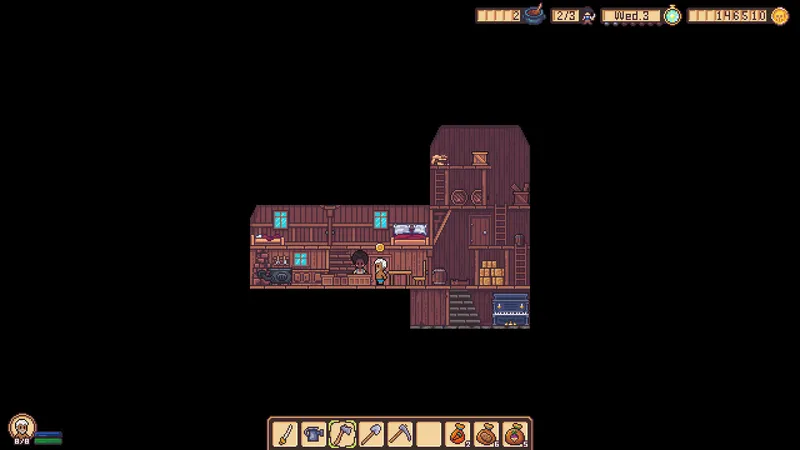This screenshot has height=450, width=800.
Task: Click the witch helper icon
Action: coord(588,16)
